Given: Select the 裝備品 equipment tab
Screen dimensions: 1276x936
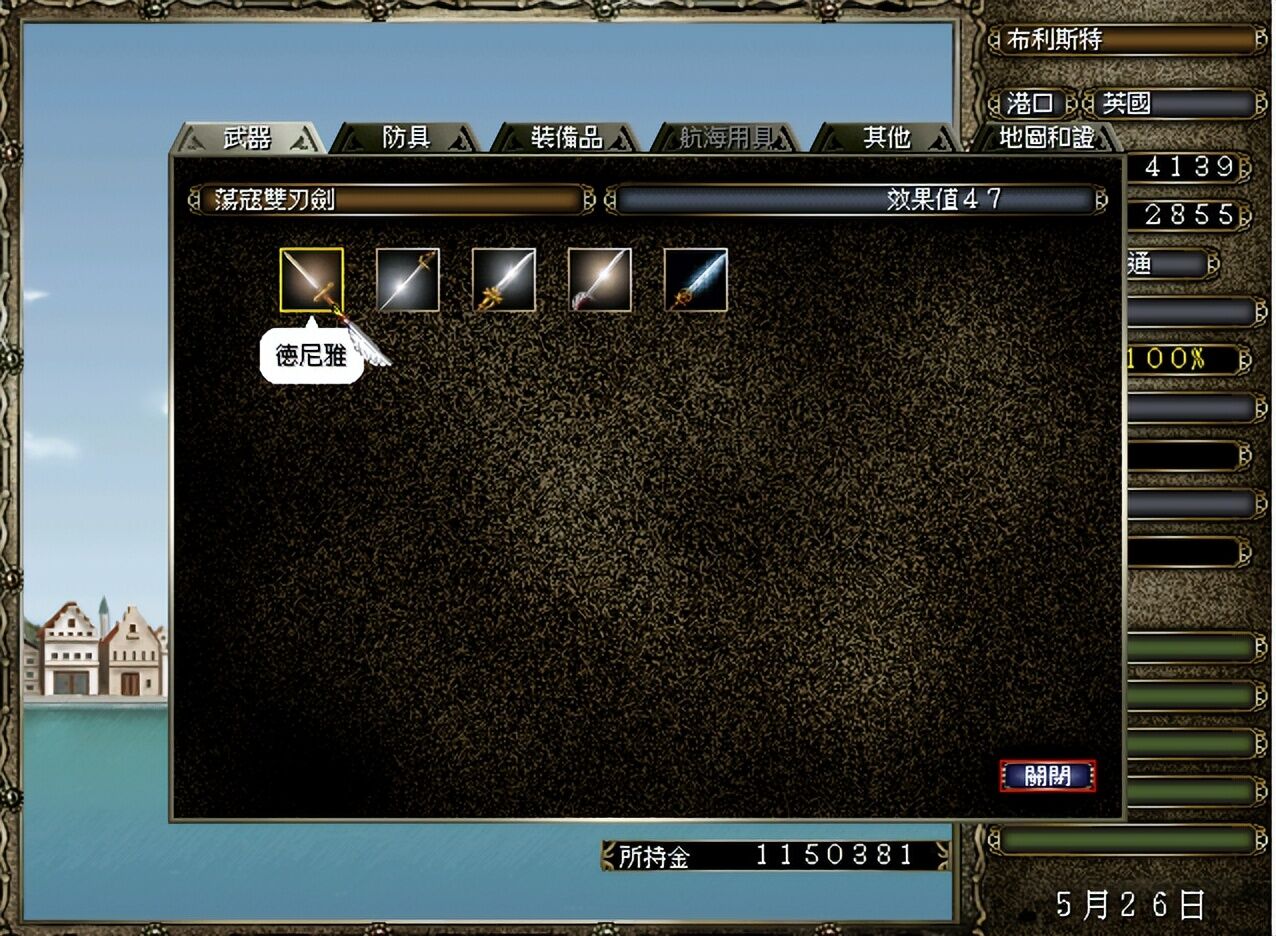Looking at the screenshot, I should 566,138.
